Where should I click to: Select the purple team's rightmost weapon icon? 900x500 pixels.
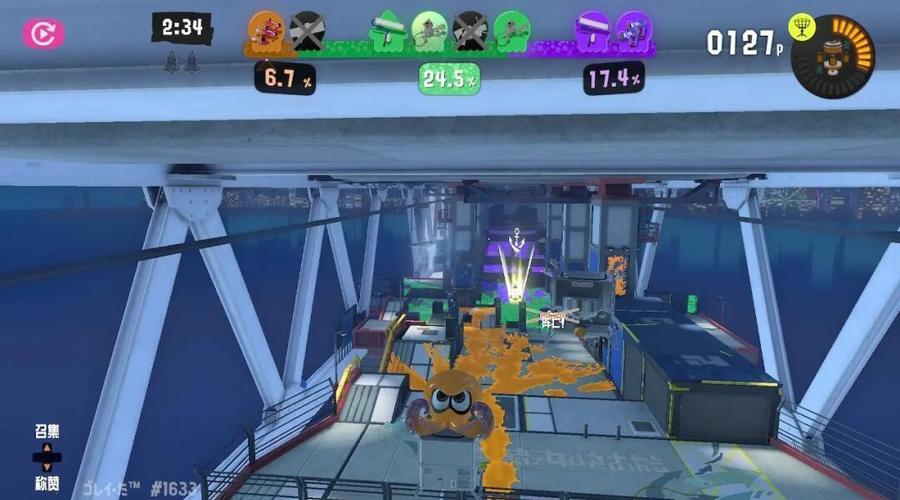point(632,31)
